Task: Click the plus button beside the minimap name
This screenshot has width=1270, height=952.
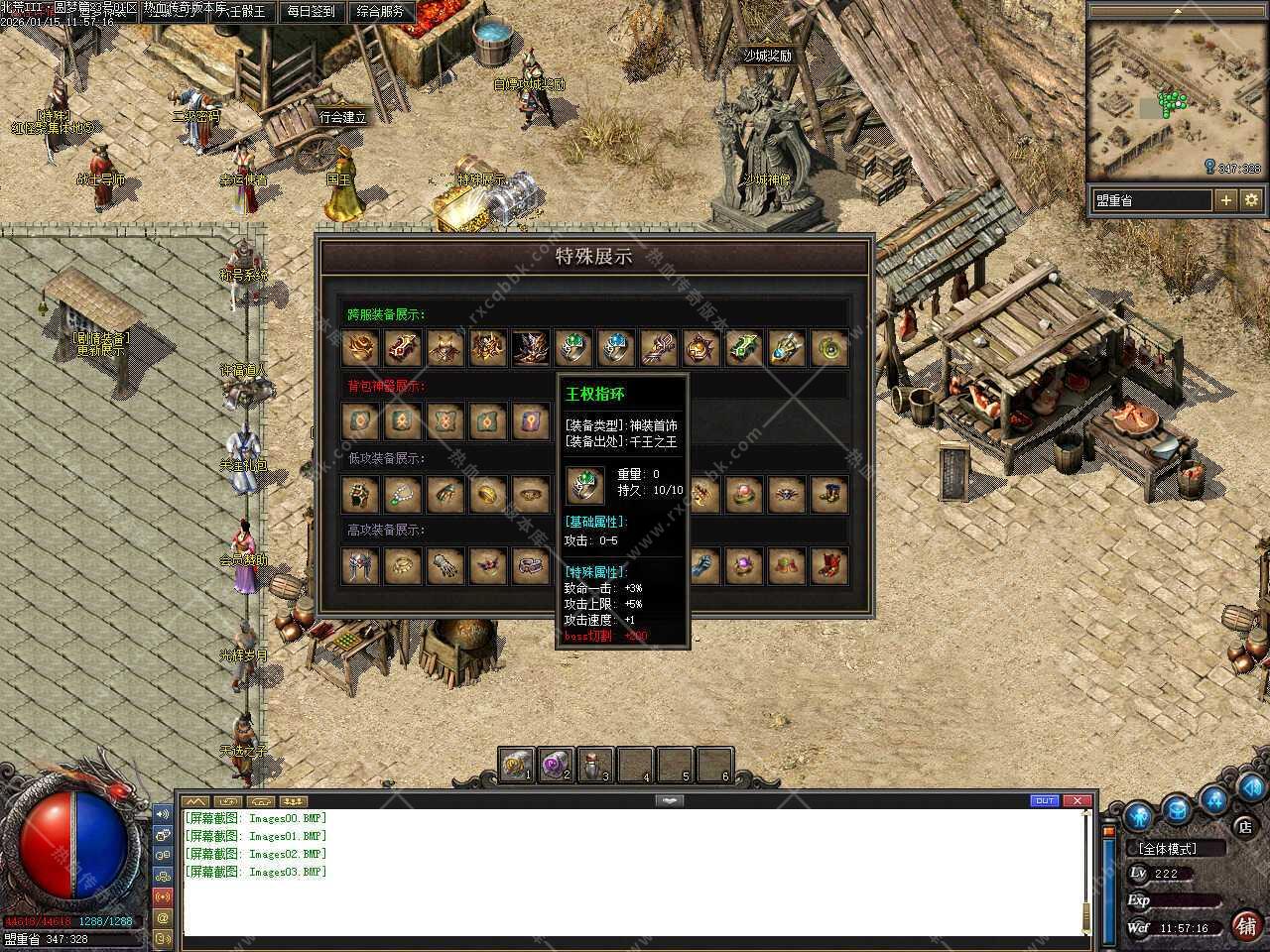Action: [1226, 200]
